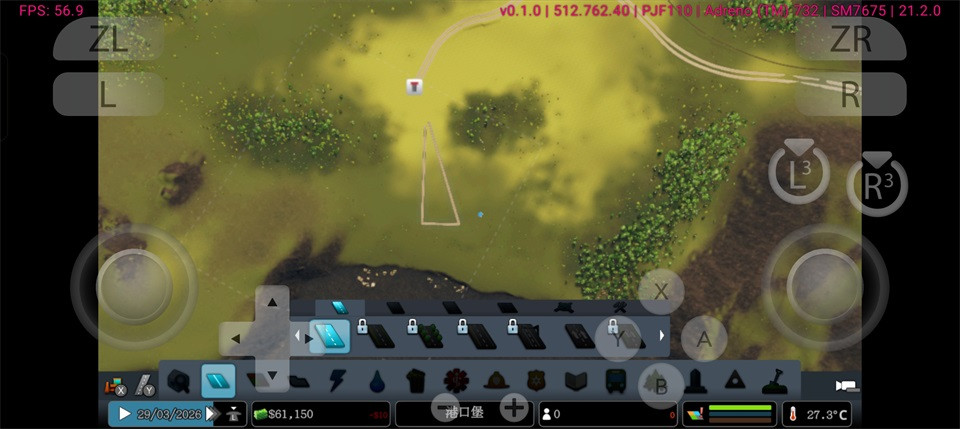Open the zoning demand bars panel

pyautogui.click(x=730, y=413)
